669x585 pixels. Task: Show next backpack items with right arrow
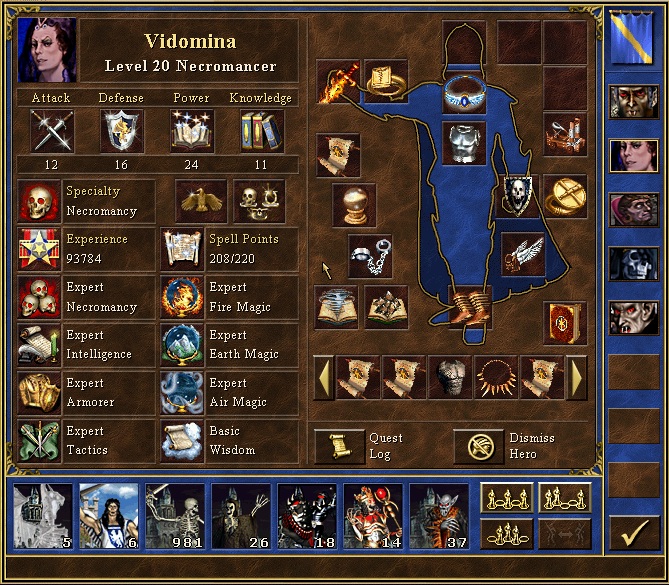pos(576,379)
